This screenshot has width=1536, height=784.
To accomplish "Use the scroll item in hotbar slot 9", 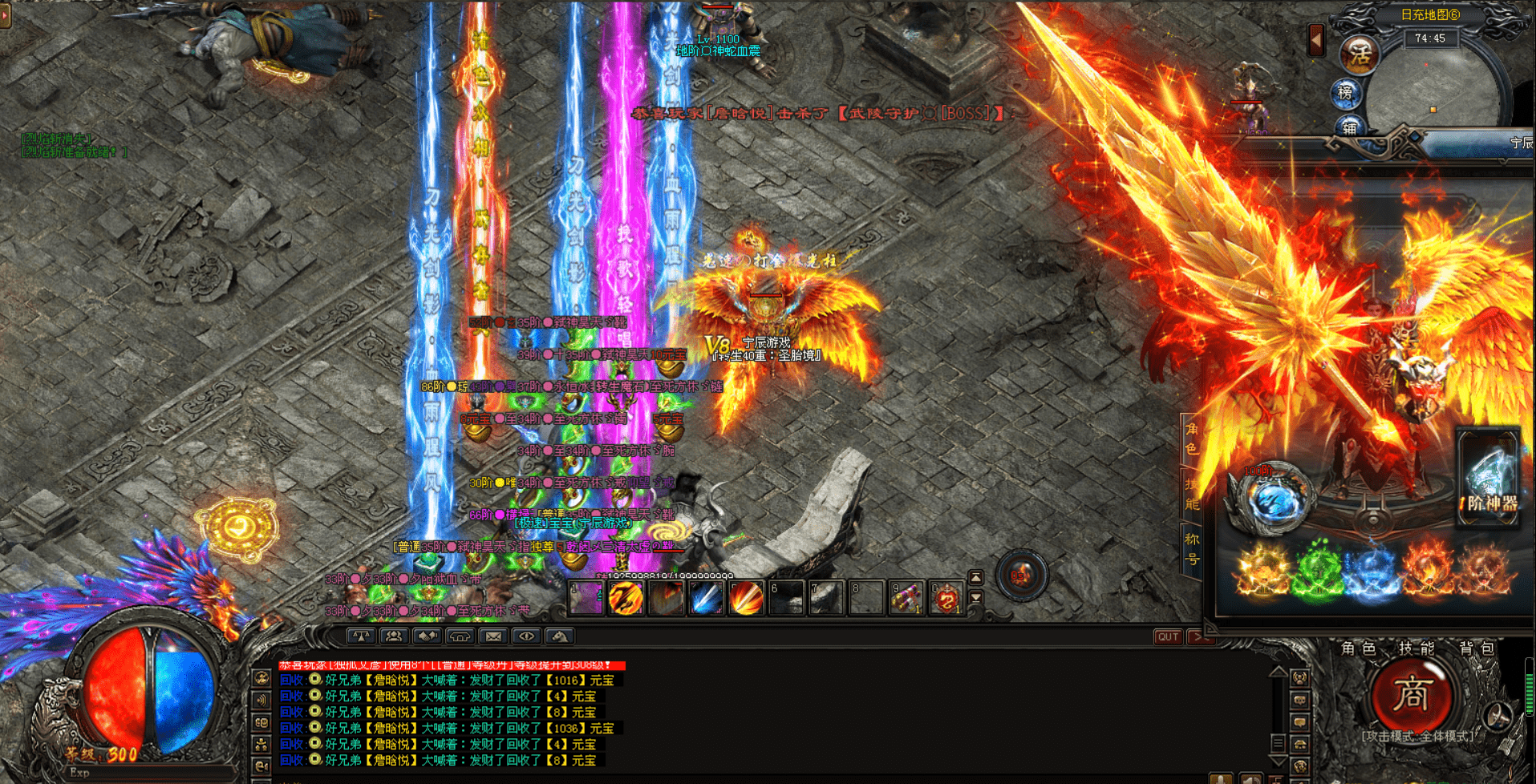I will point(906,599).
